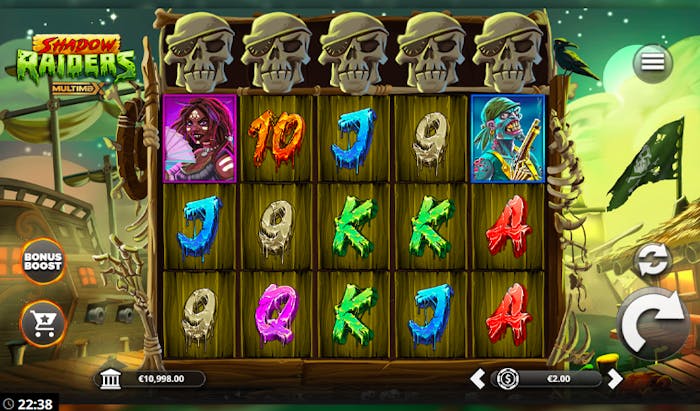Decrease the bet with left arrow
Viewport: 700px width, 411px height.
(x=478, y=379)
